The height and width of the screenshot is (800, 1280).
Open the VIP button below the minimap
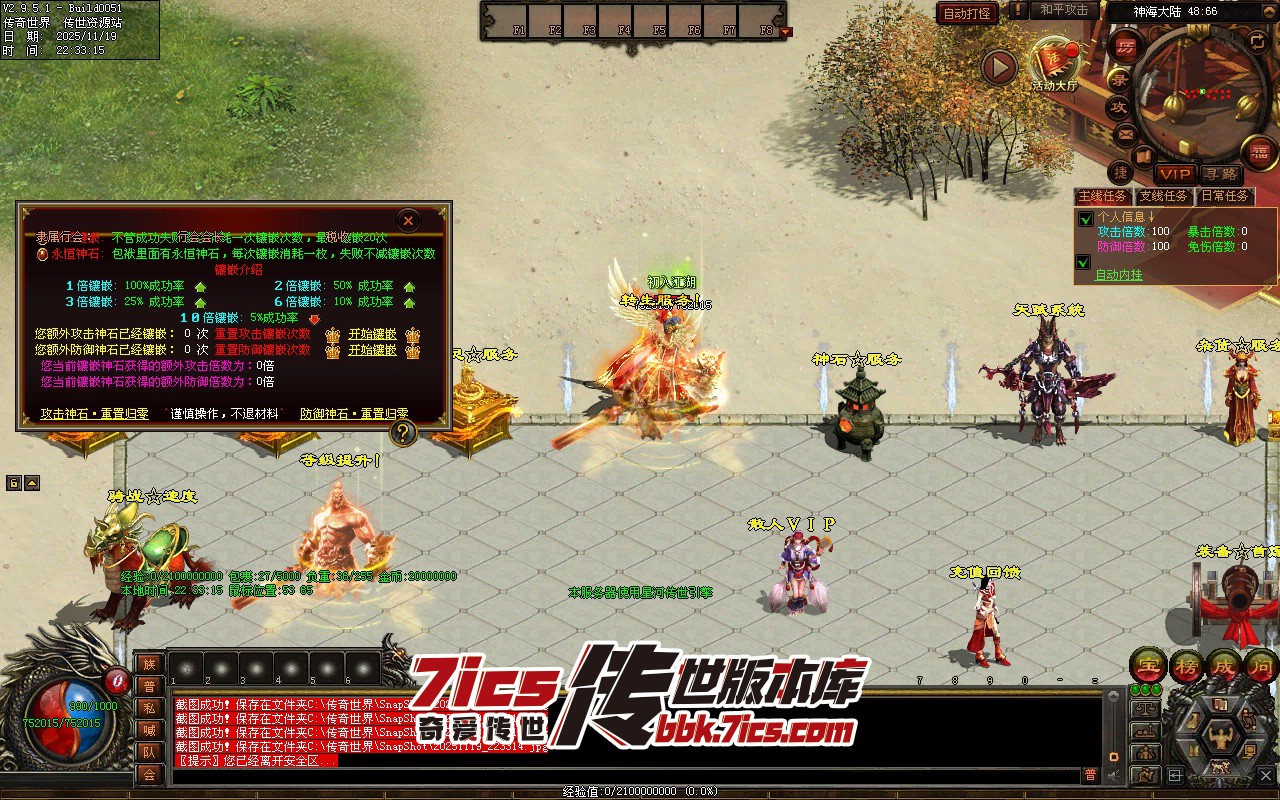[1175, 174]
